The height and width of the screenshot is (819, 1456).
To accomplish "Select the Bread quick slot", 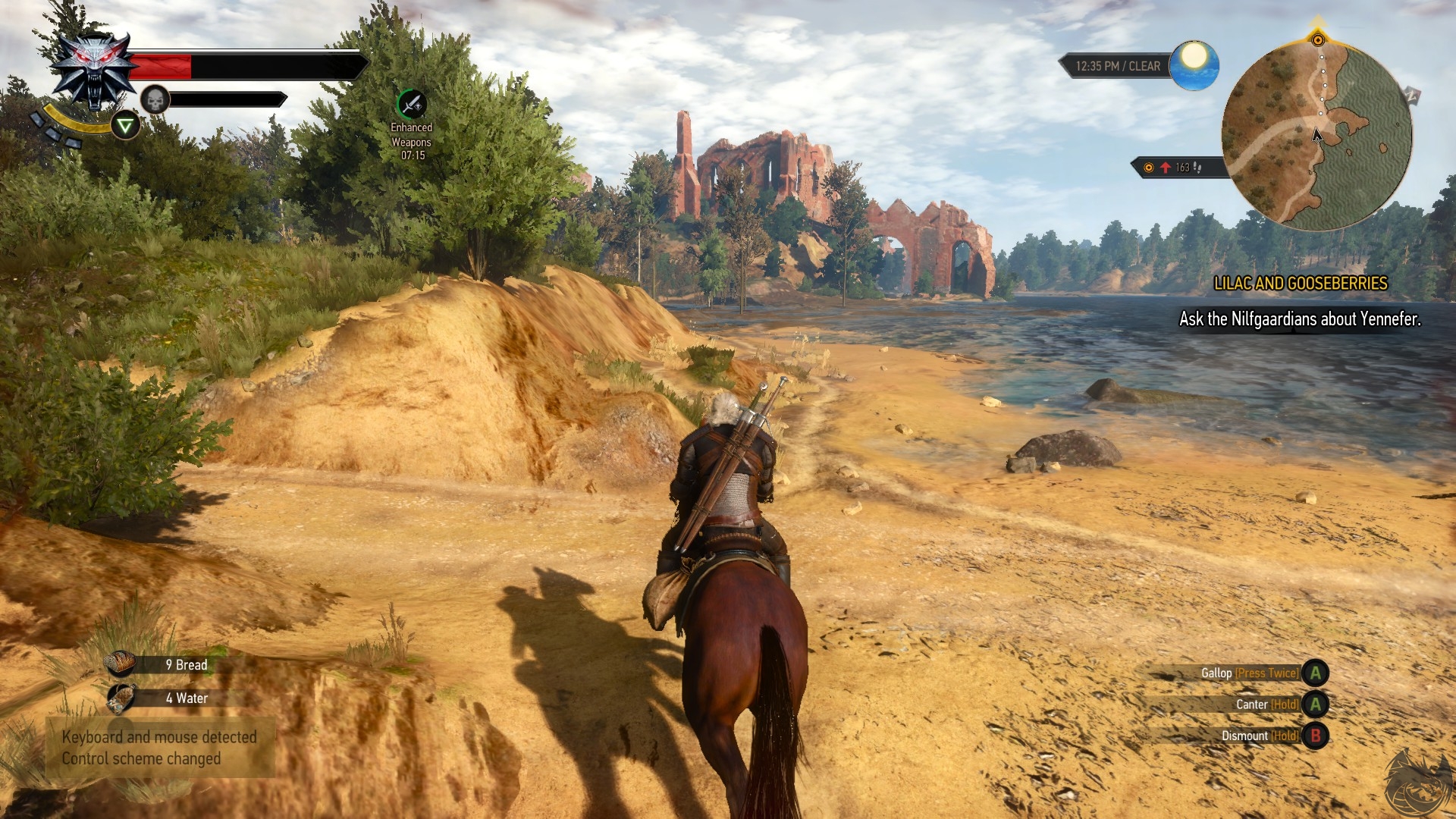I will [121, 664].
